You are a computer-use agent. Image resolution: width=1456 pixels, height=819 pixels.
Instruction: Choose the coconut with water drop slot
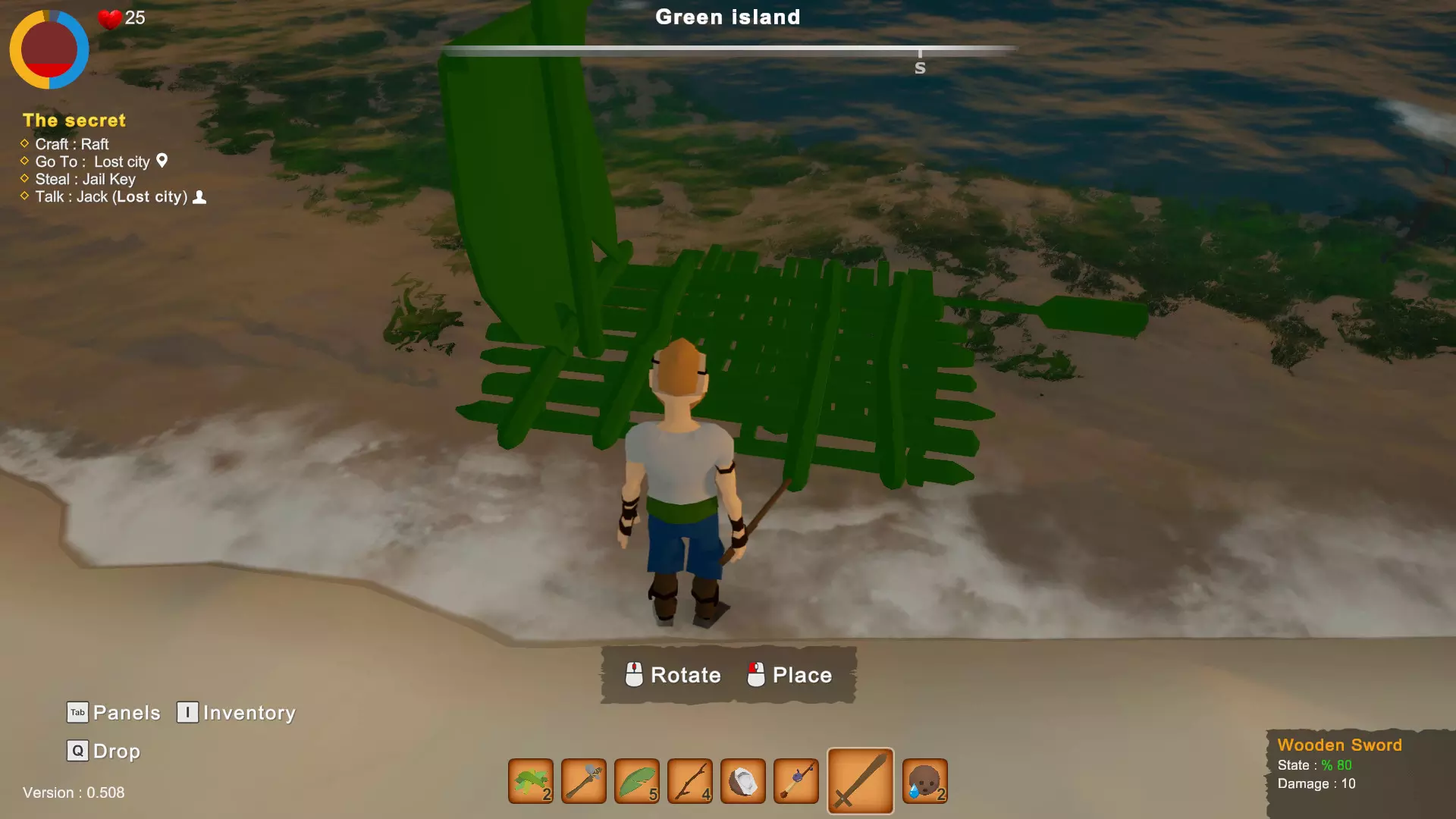point(925,781)
